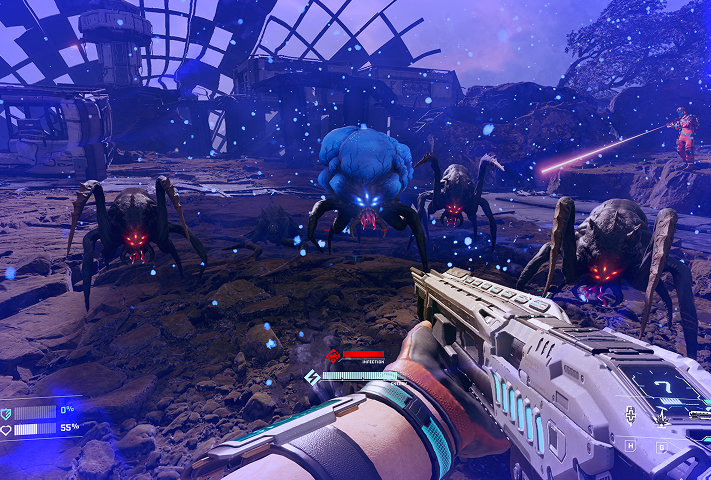711x480 pixels.
Task: Select the explosive grenade item icon
Action: tap(661, 417)
